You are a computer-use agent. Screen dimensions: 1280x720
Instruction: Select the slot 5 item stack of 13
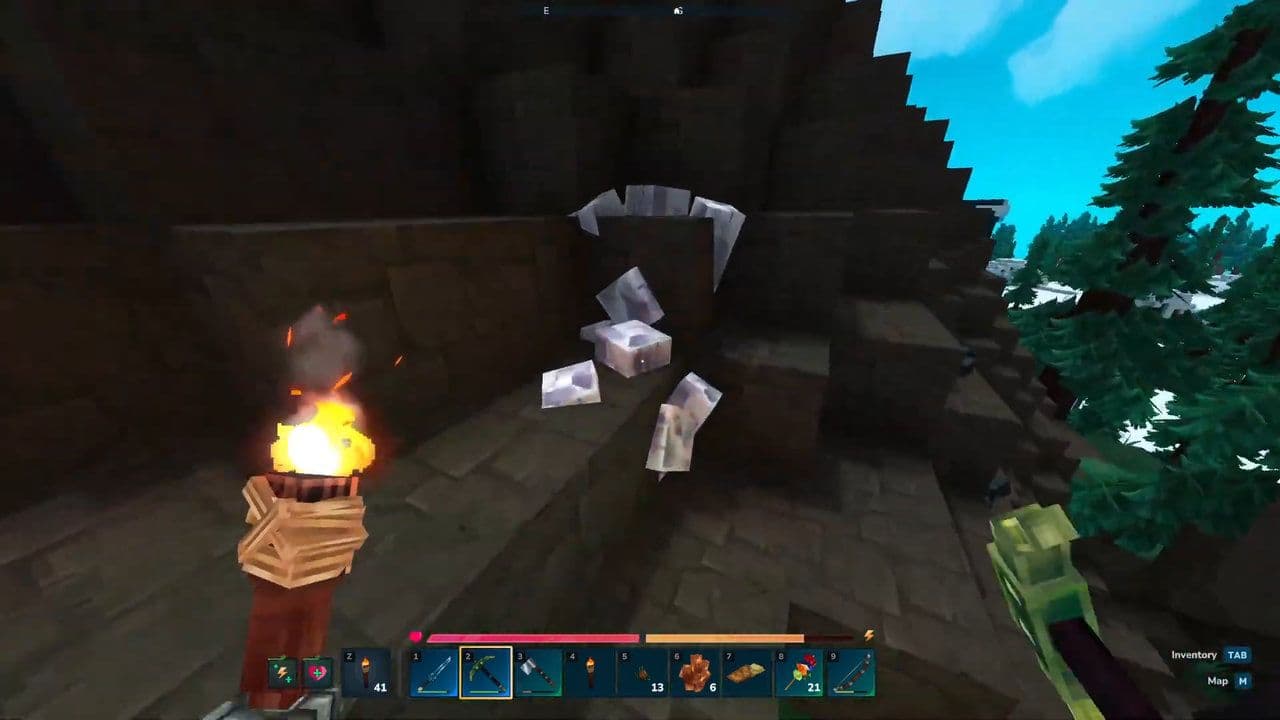click(x=642, y=673)
